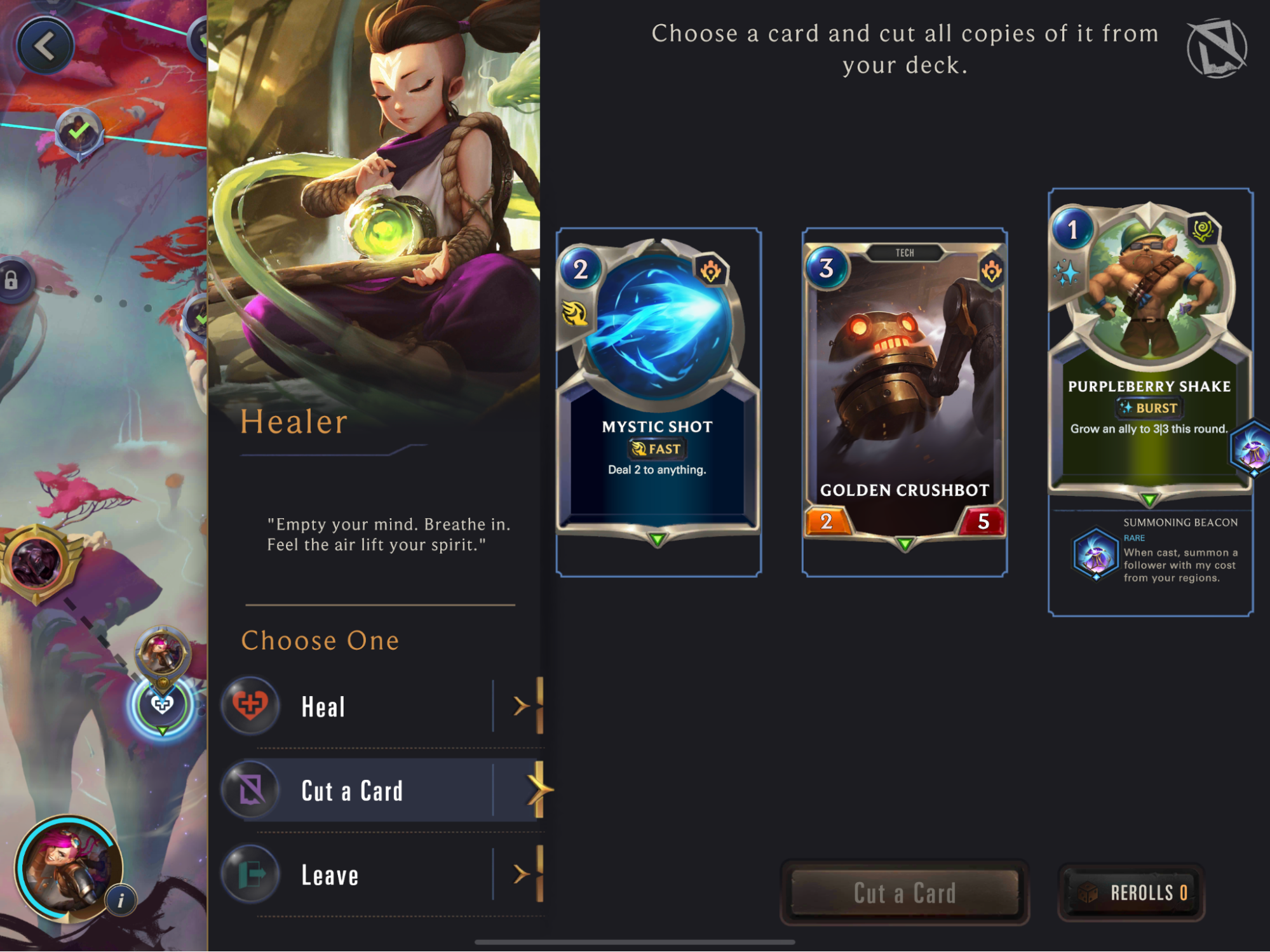This screenshot has height=952, width=1270.
Task: Choose the Heal option
Action: coord(381,706)
